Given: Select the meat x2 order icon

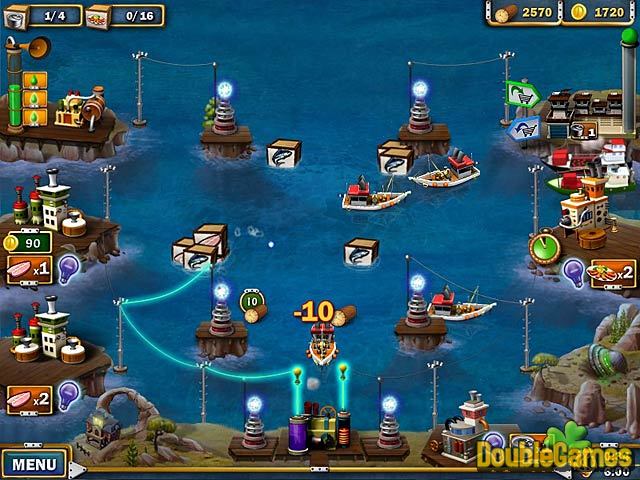Looking at the screenshot, I should (x=26, y=400).
